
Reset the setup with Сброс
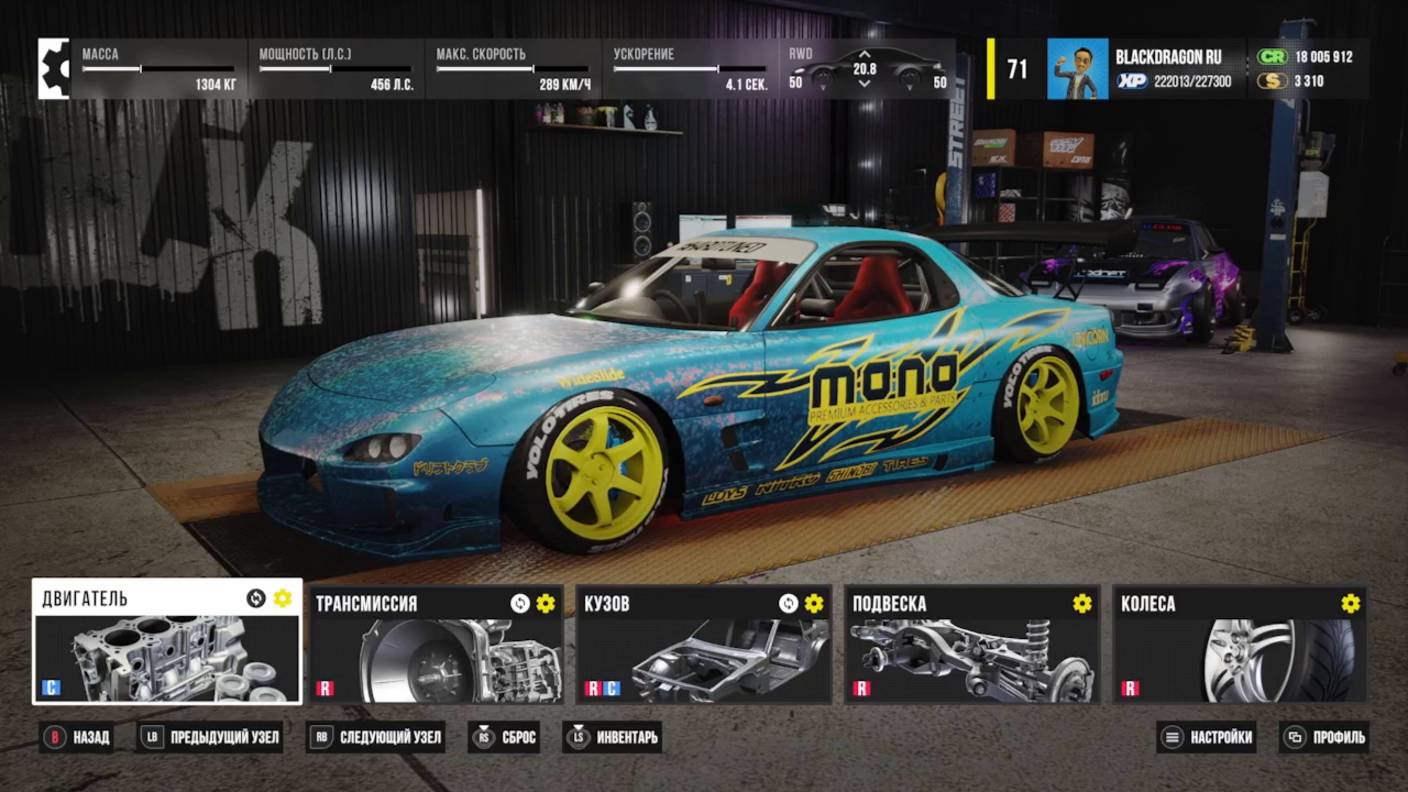coord(507,738)
